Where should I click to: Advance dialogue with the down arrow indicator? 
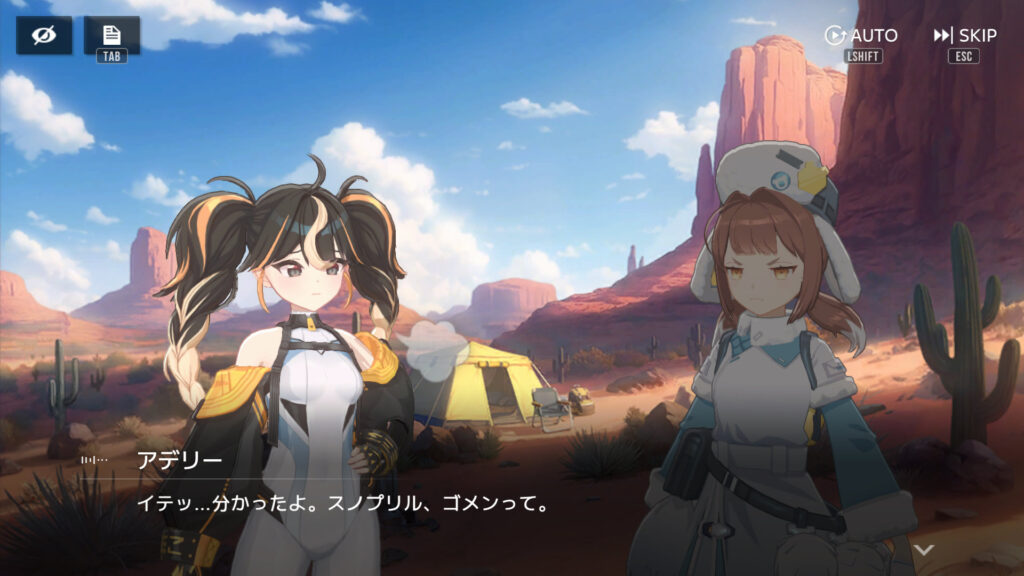(x=925, y=549)
